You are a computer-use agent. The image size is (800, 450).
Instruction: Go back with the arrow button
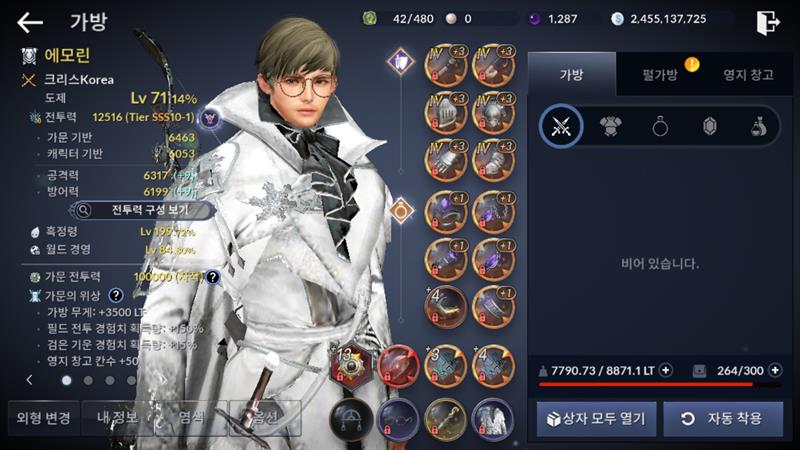(x=30, y=22)
